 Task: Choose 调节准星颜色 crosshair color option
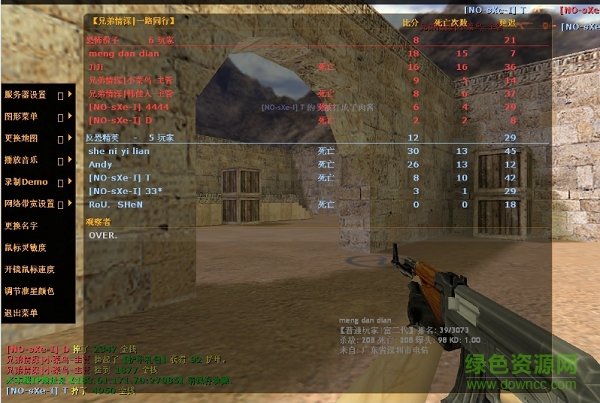pos(28,290)
